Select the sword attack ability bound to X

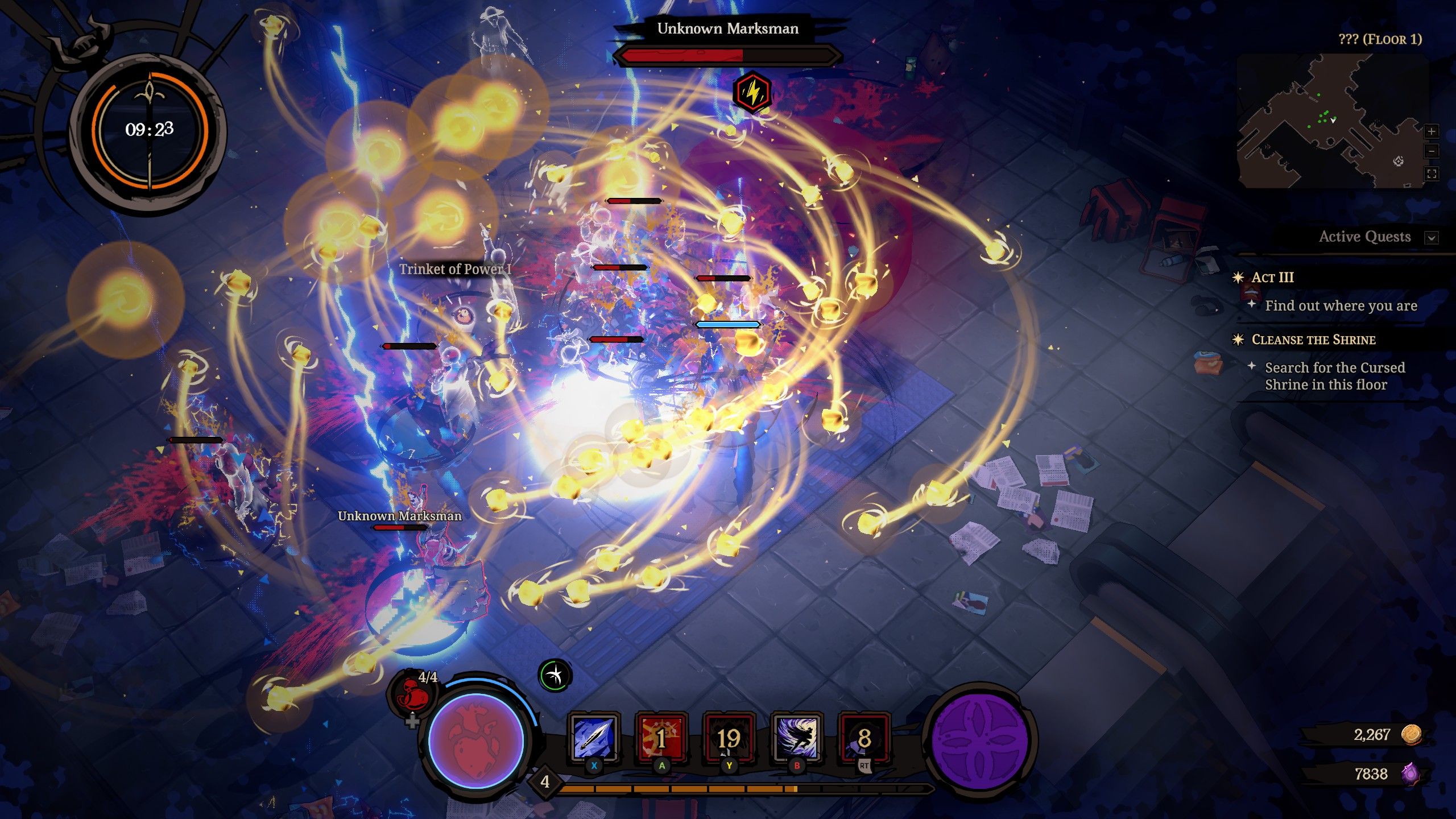[x=593, y=737]
